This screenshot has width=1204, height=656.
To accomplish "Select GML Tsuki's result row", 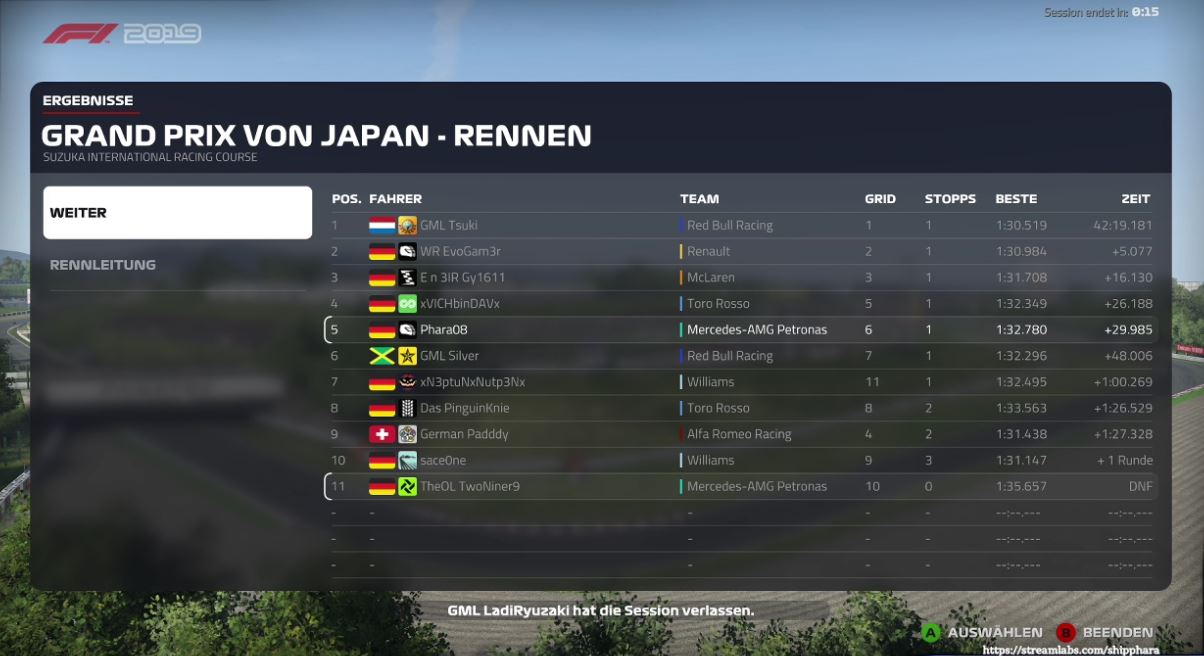I will coord(741,226).
